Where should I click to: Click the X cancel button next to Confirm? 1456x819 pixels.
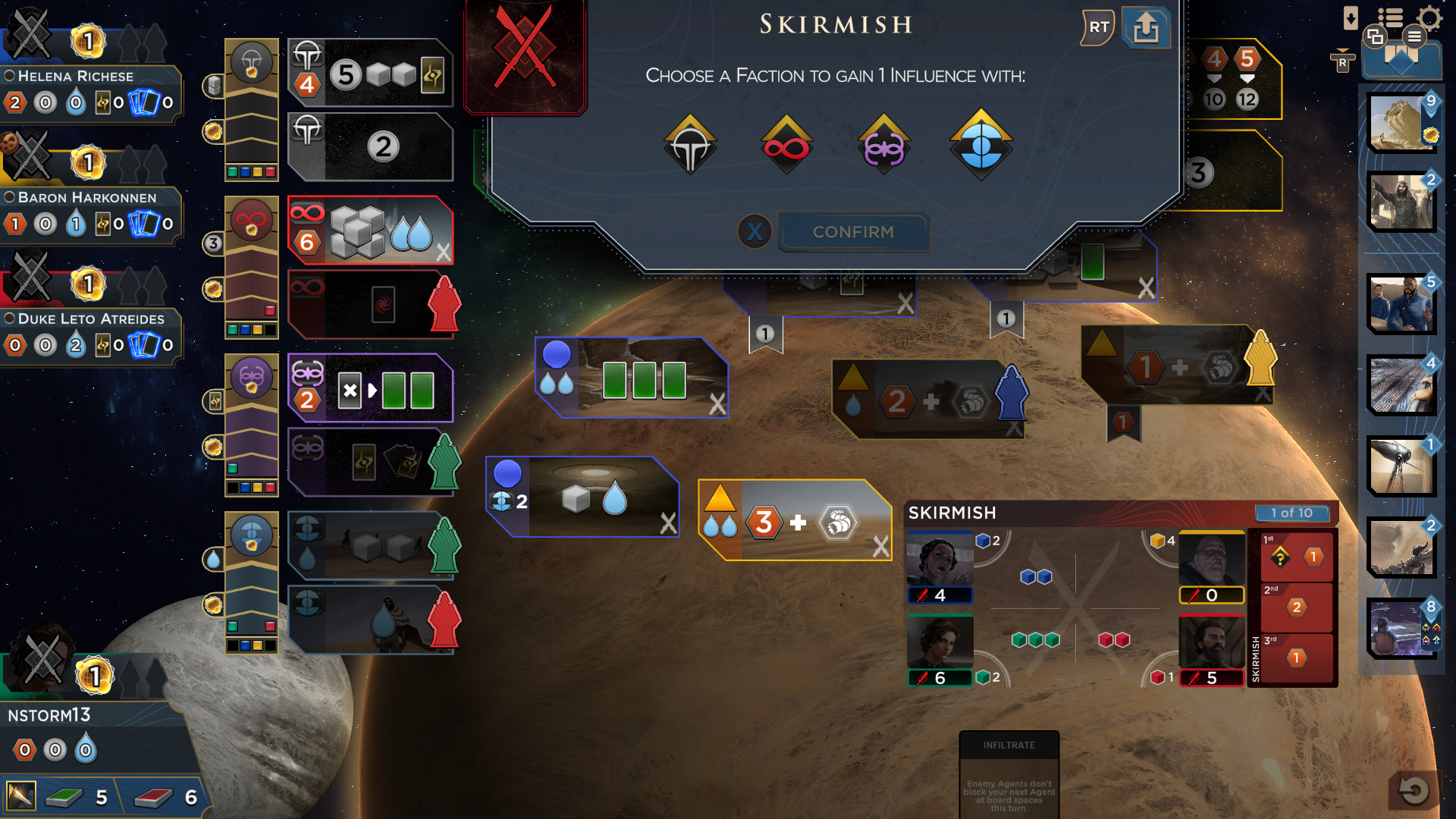pyautogui.click(x=754, y=232)
